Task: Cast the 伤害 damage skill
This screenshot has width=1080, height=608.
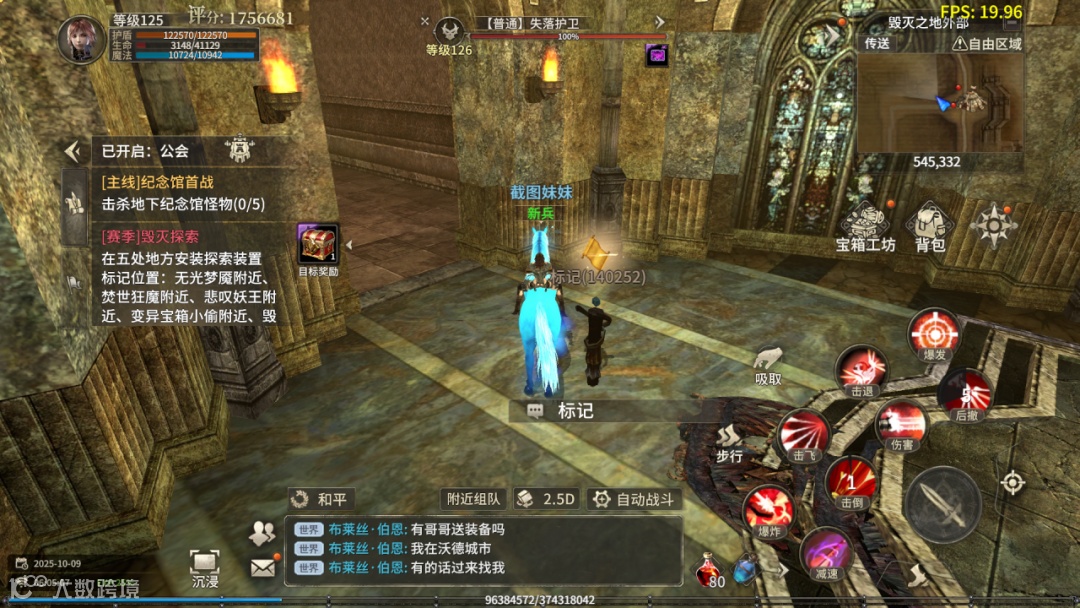Action: point(901,424)
